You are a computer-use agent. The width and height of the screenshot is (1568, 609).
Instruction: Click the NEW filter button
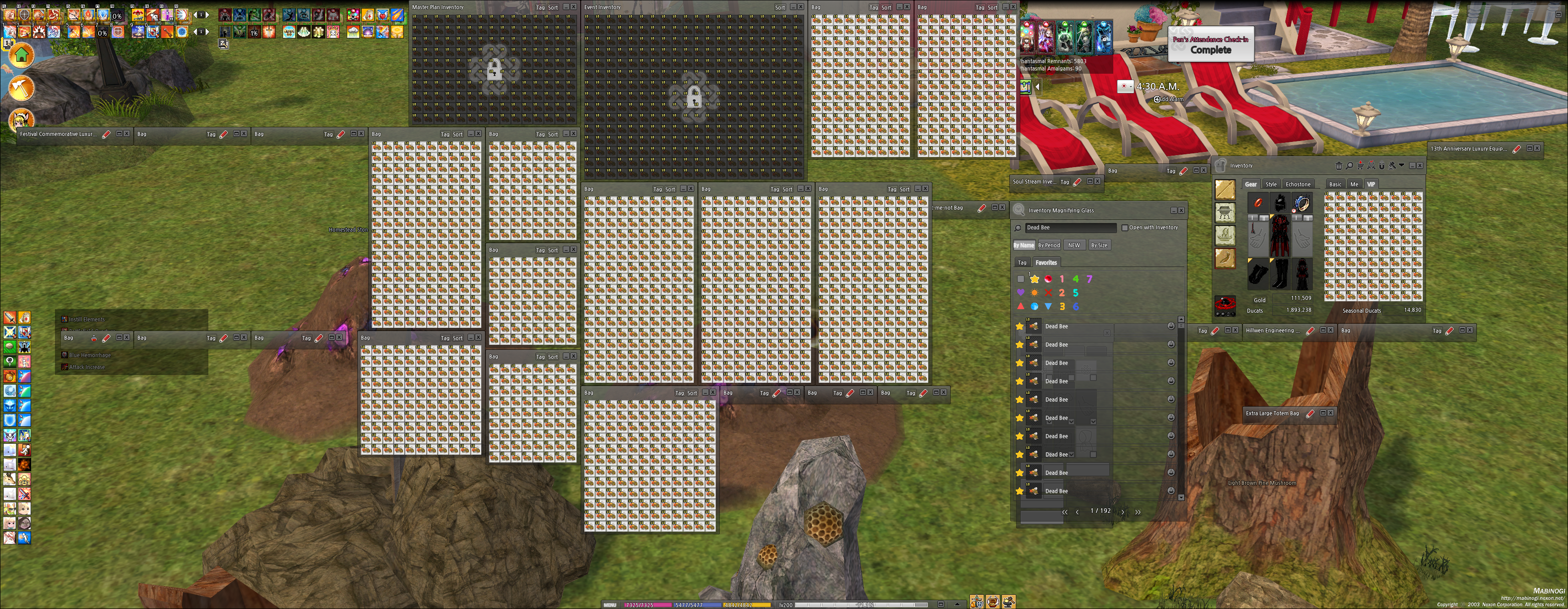pyautogui.click(x=1074, y=245)
